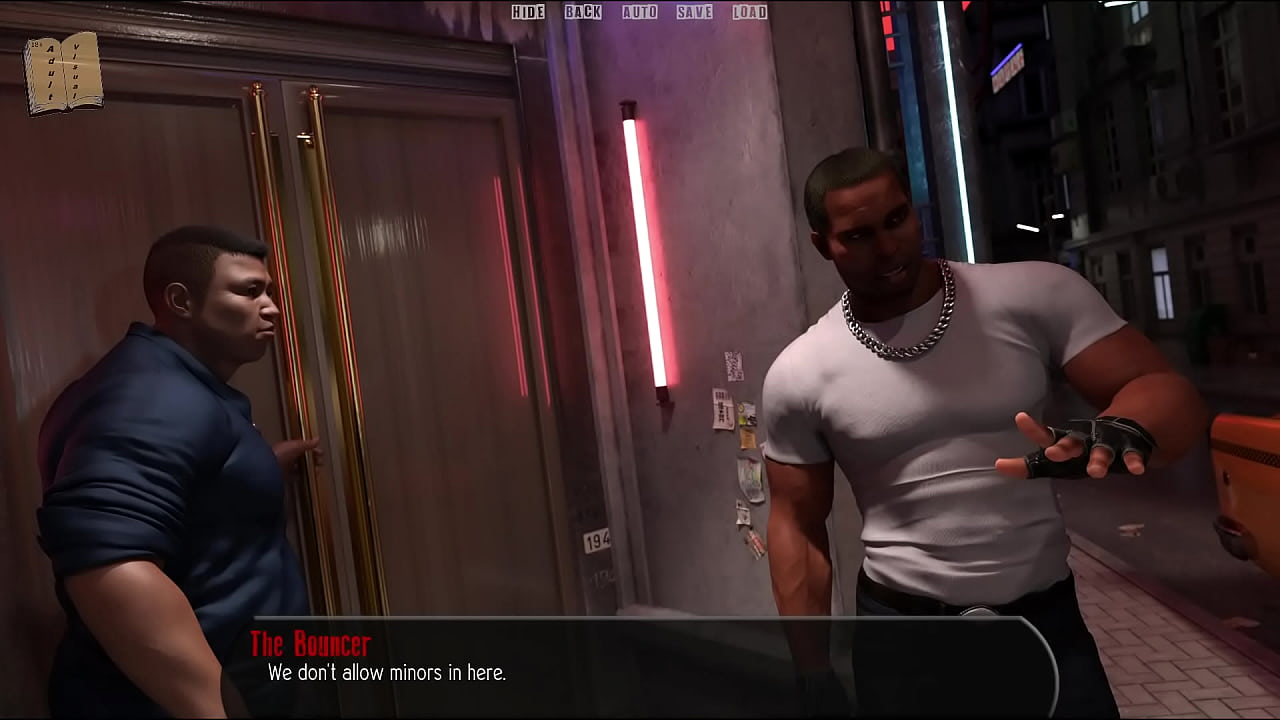Go back using the BACK button
Screen dimensions: 1280x720
click(x=583, y=12)
